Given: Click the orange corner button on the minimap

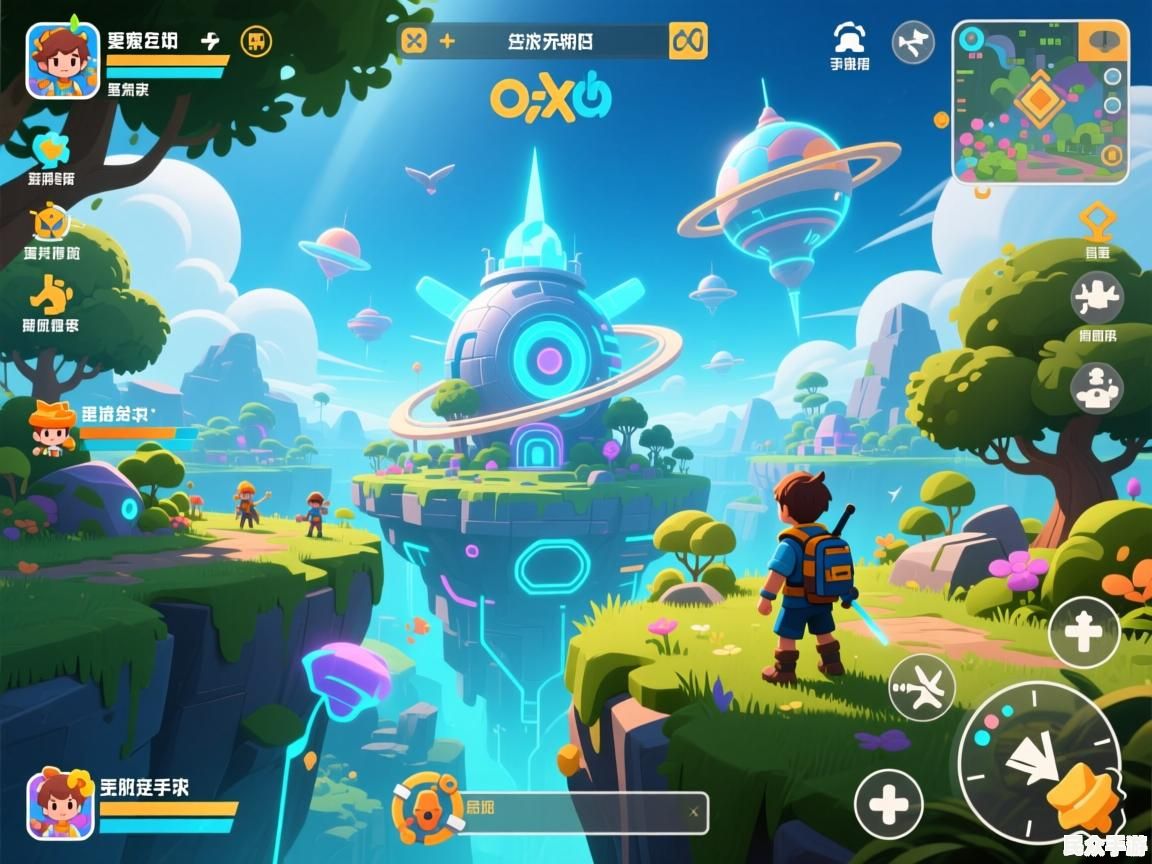Looking at the screenshot, I should pos(1104,41).
